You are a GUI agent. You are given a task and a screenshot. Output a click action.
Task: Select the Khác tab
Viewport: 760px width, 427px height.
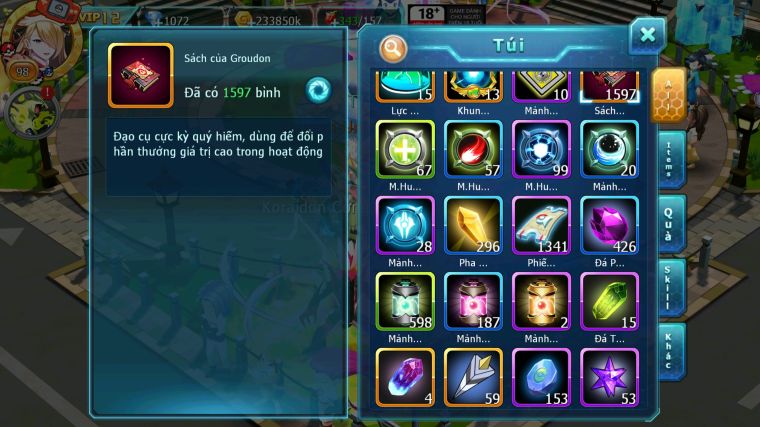(x=672, y=352)
